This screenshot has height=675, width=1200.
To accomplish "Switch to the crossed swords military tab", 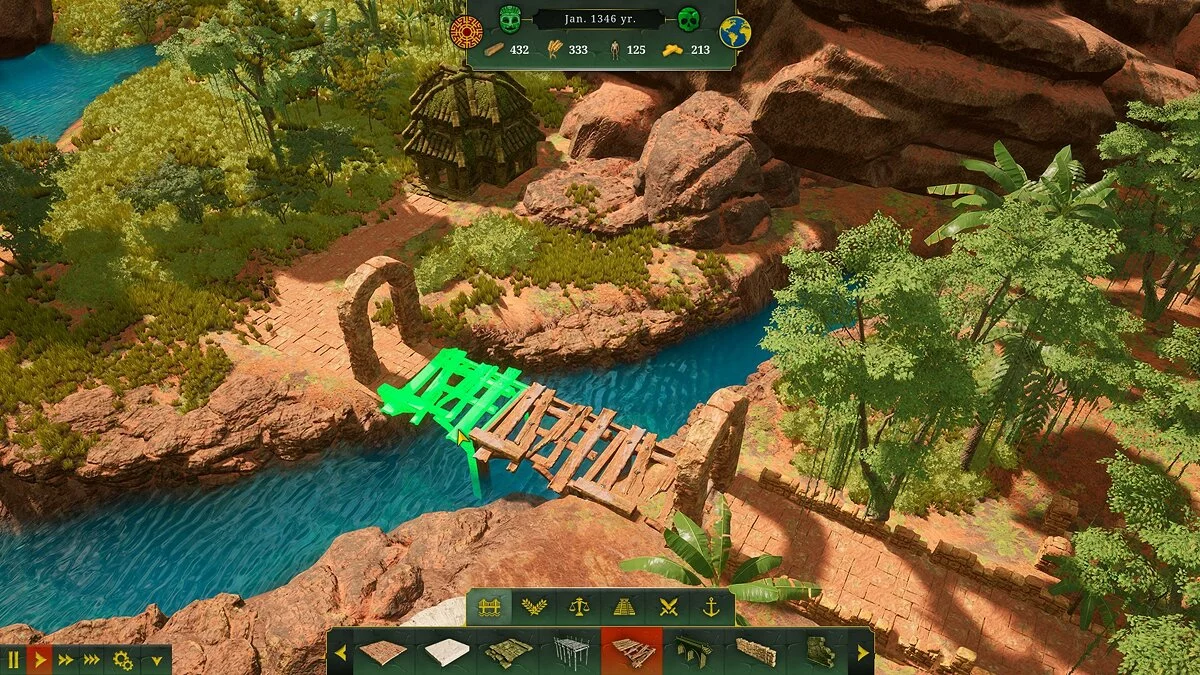I will click(x=667, y=608).
